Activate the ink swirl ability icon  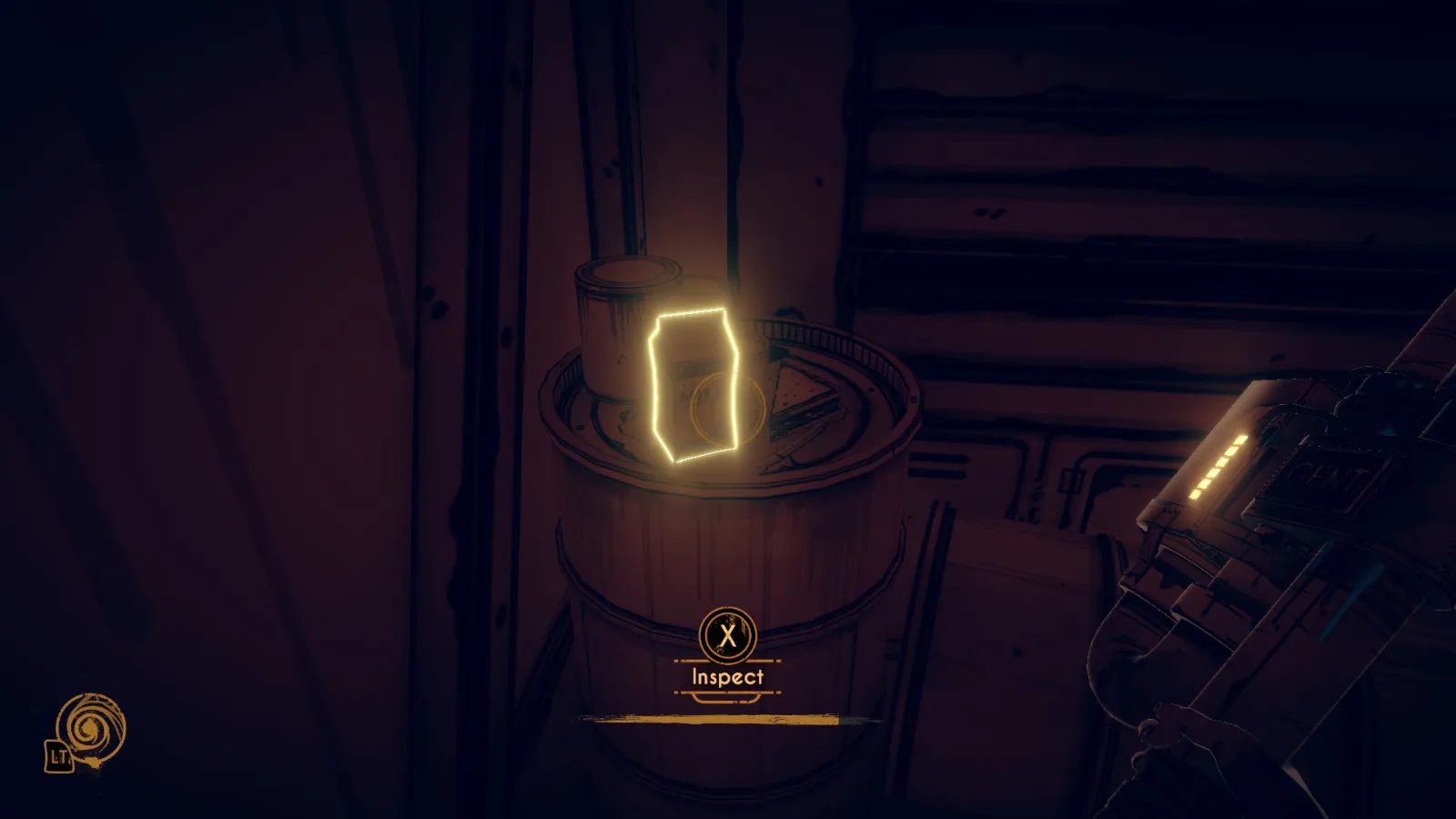click(x=90, y=726)
